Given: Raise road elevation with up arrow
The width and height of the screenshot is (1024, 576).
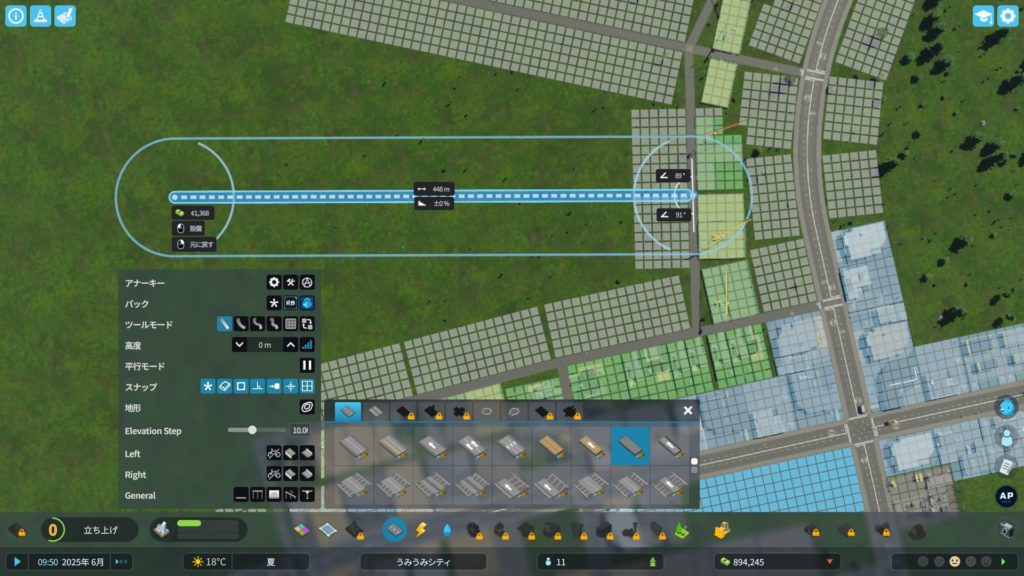Looking at the screenshot, I should (290, 345).
